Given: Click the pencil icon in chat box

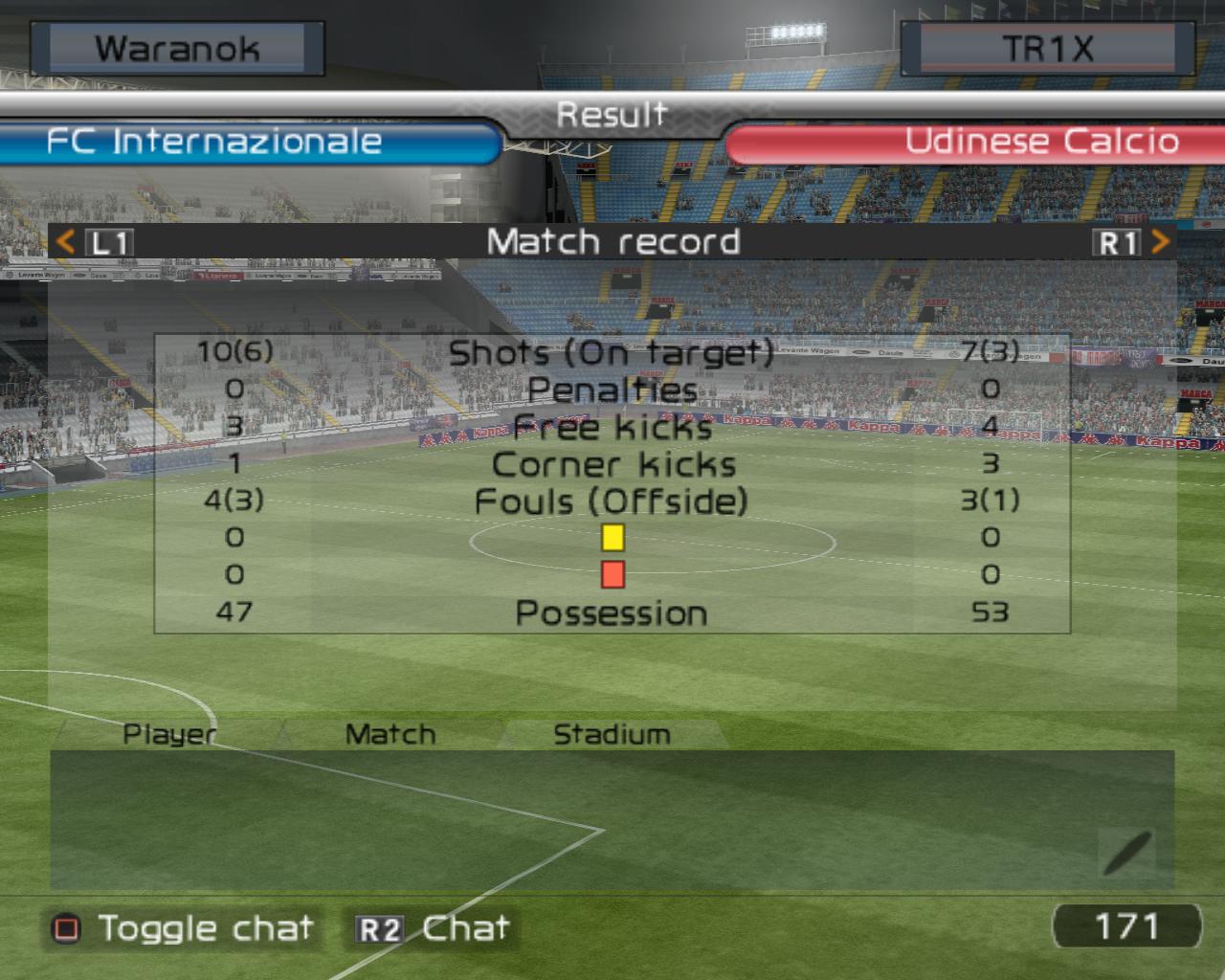Looking at the screenshot, I should click(x=1127, y=852).
